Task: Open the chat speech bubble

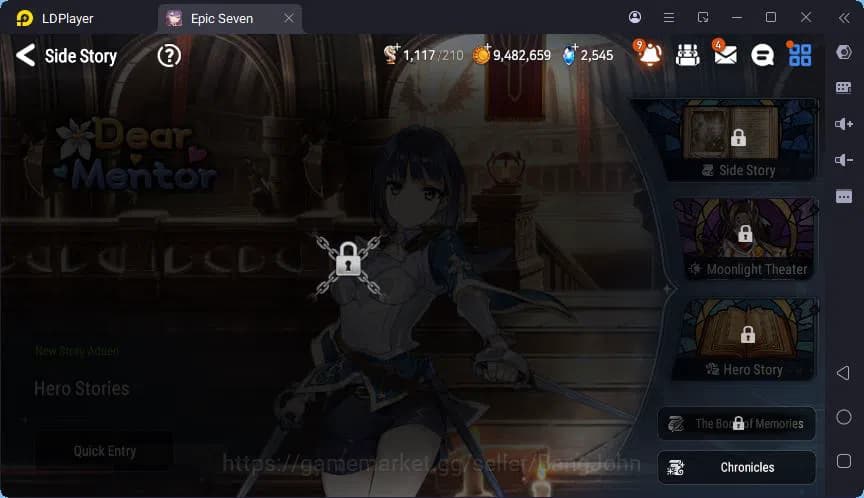Action: click(x=762, y=56)
